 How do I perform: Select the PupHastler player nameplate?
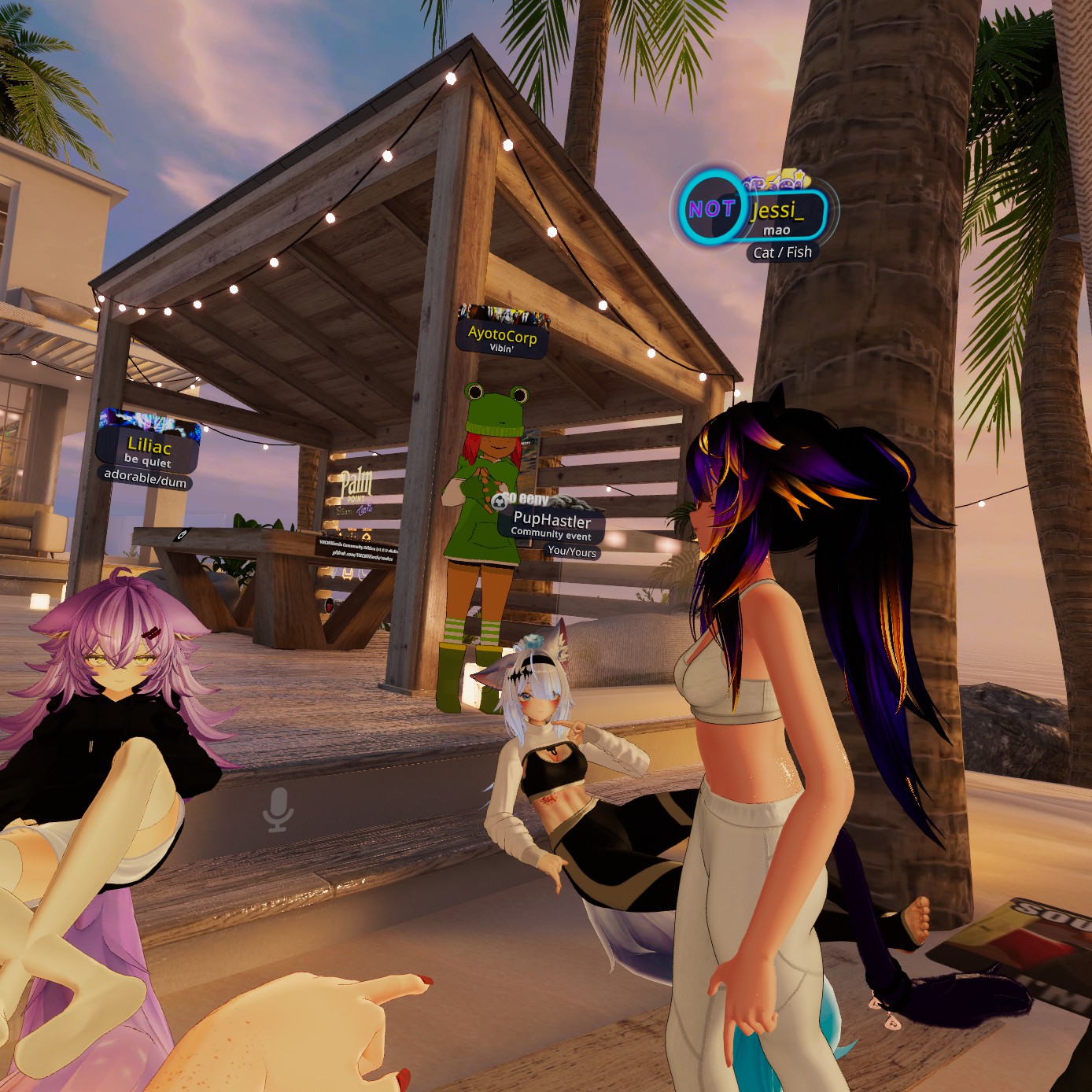coord(552,524)
